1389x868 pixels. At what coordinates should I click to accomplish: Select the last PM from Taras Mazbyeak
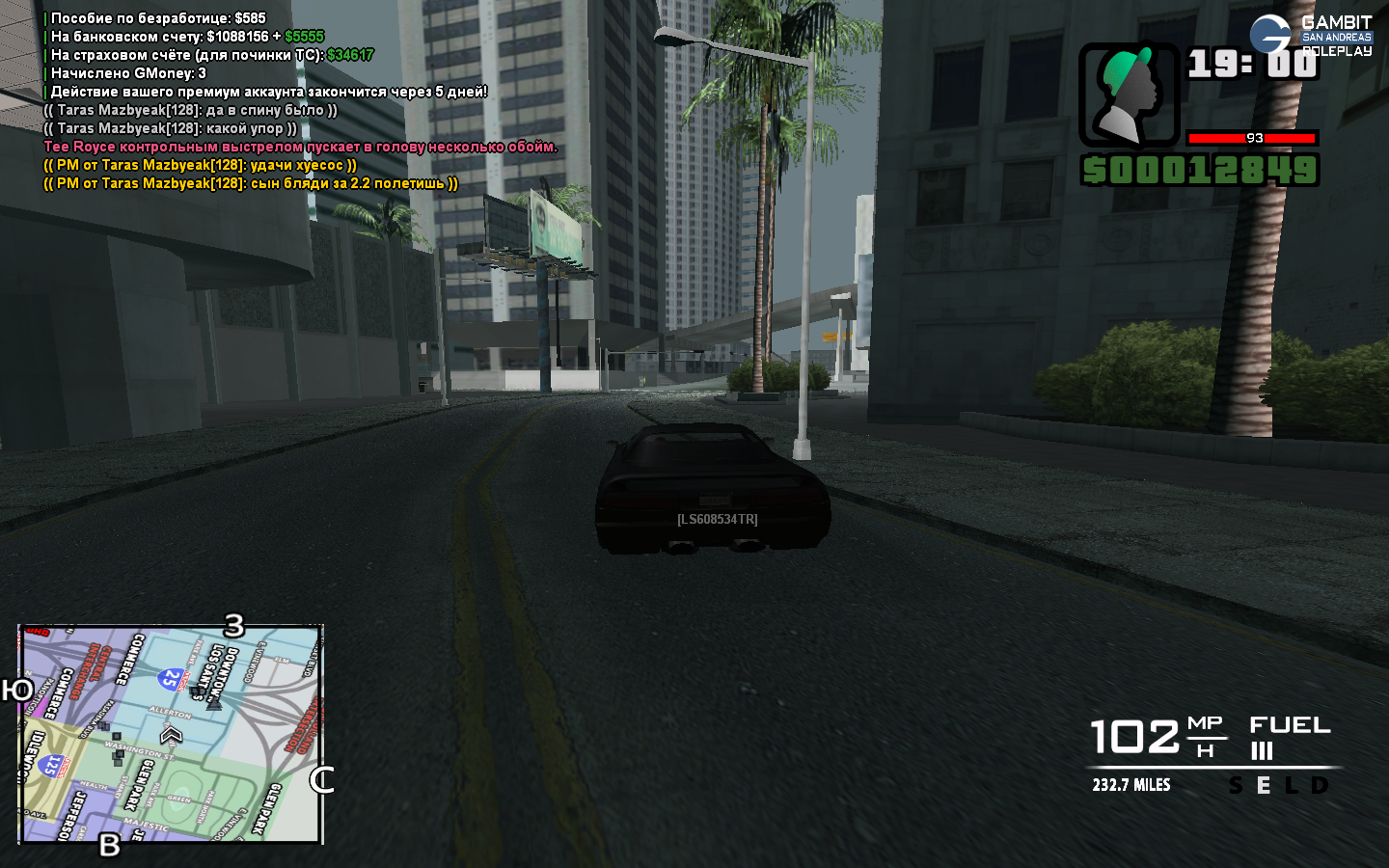click(x=251, y=183)
